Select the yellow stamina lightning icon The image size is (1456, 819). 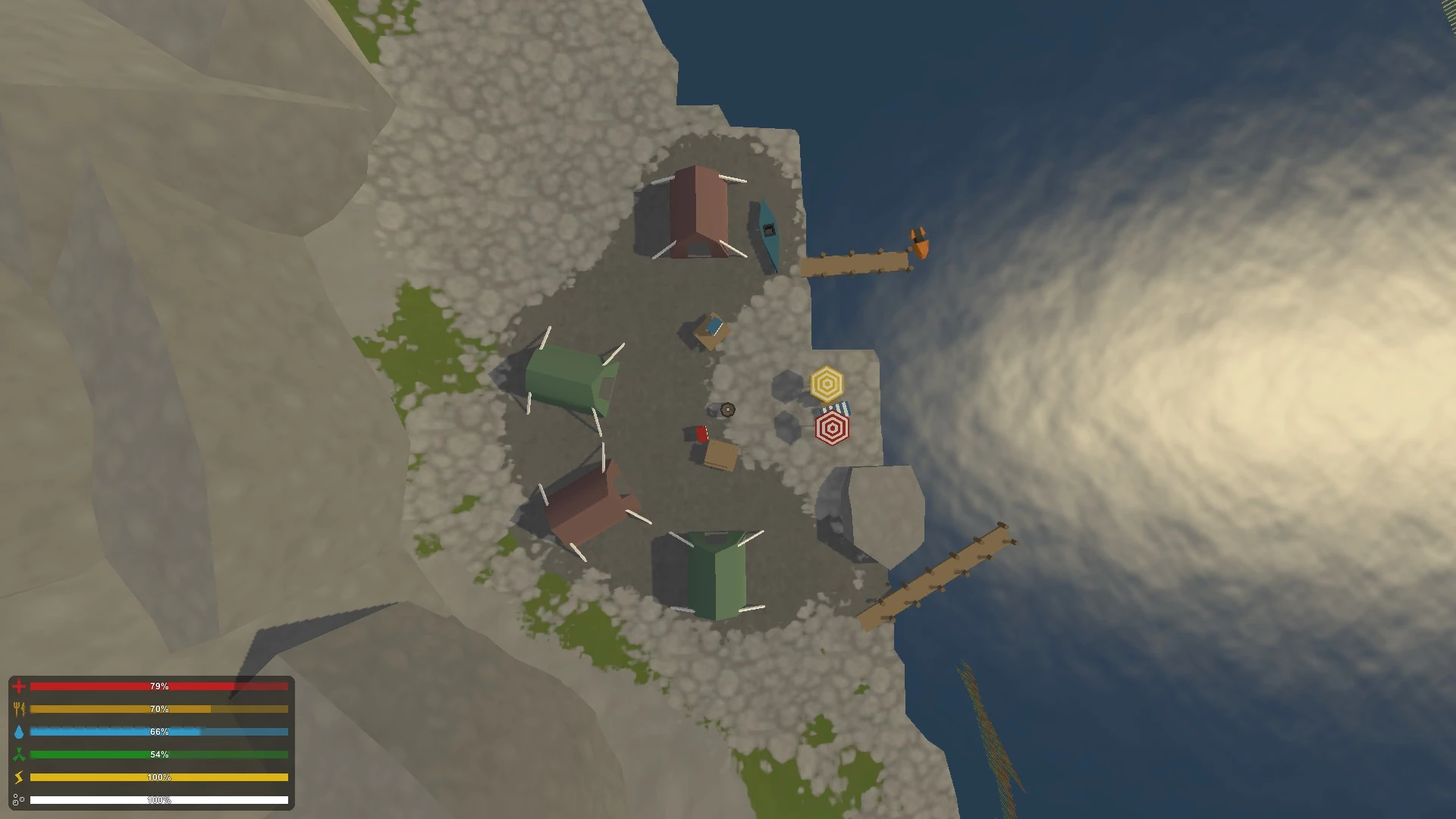[x=20, y=777]
